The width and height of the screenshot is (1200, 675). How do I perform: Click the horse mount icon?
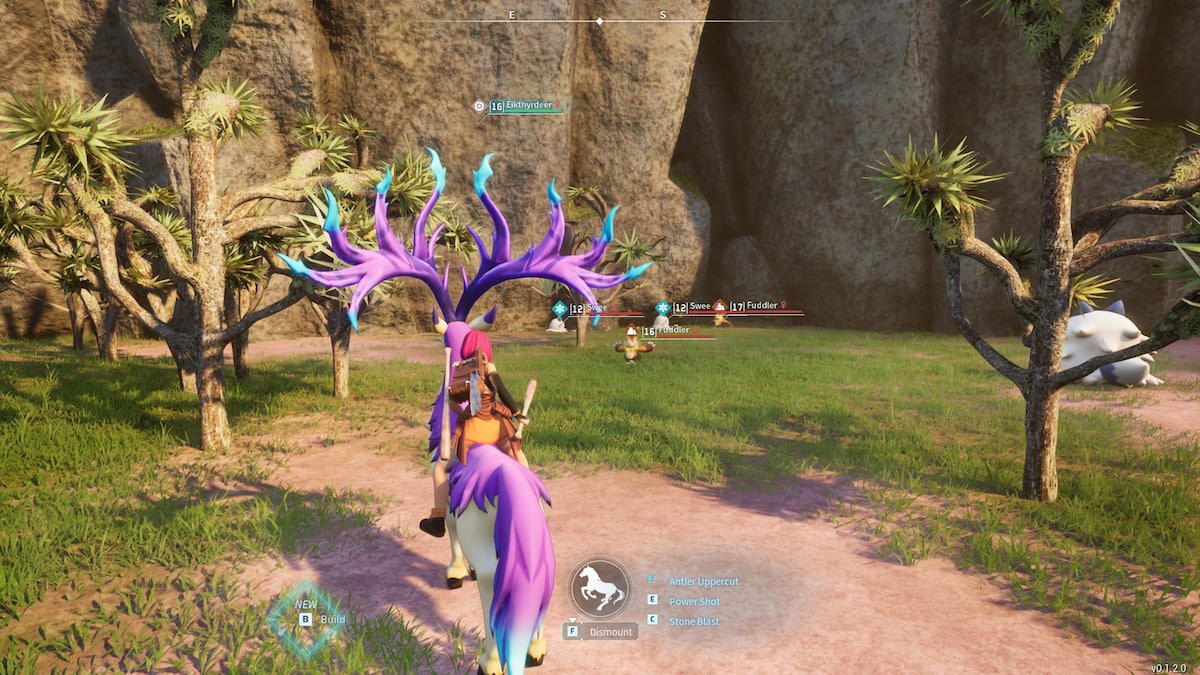[x=600, y=588]
